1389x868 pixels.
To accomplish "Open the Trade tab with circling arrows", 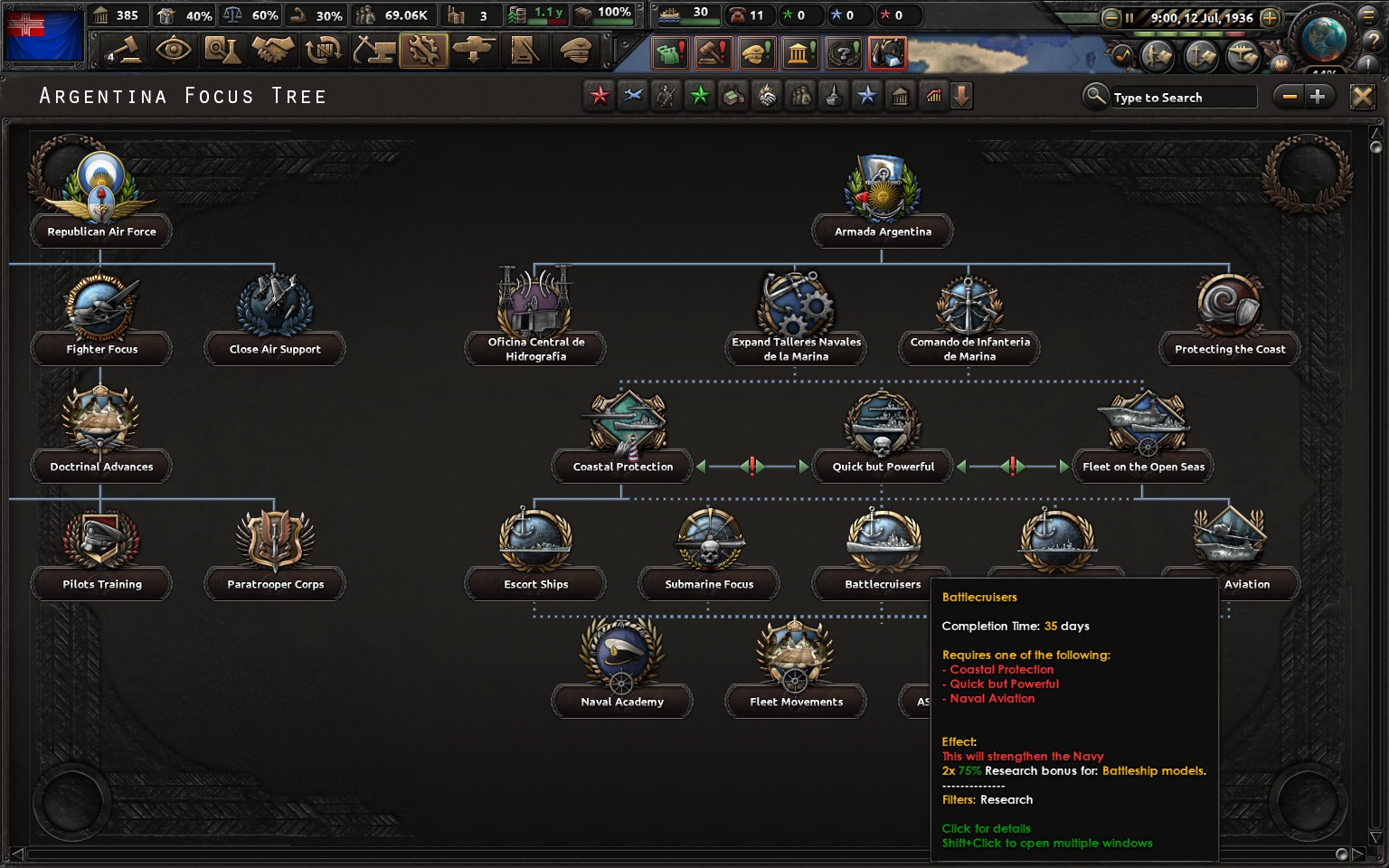I will [x=323, y=52].
